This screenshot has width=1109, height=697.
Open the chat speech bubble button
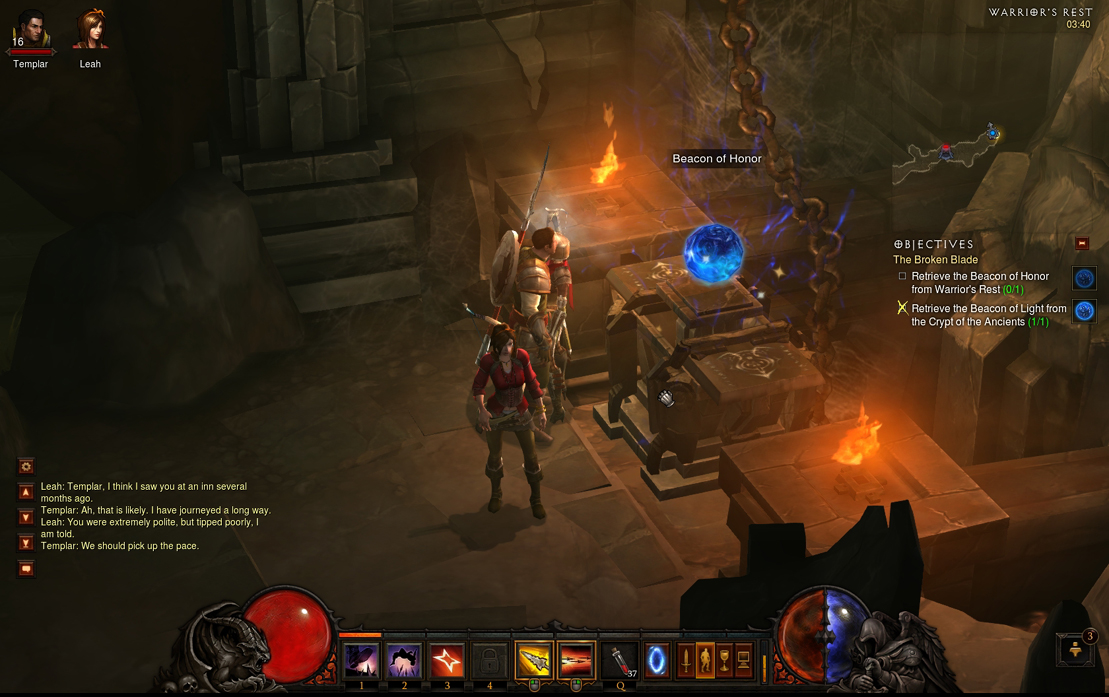(x=26, y=569)
